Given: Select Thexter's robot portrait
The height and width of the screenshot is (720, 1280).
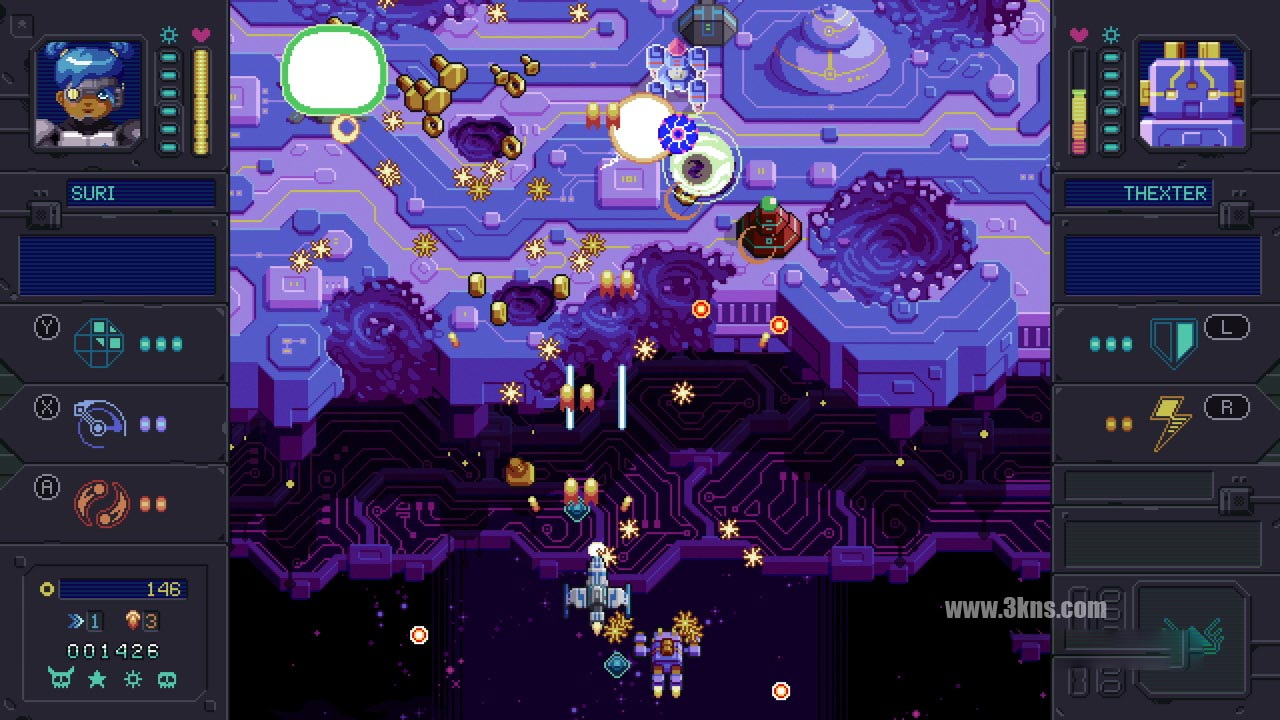Looking at the screenshot, I should tap(1190, 94).
